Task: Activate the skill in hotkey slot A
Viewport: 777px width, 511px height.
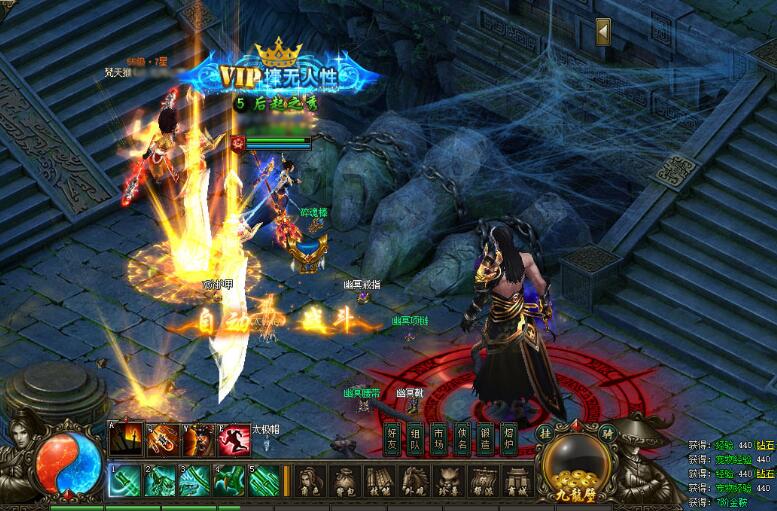Action: [125, 439]
